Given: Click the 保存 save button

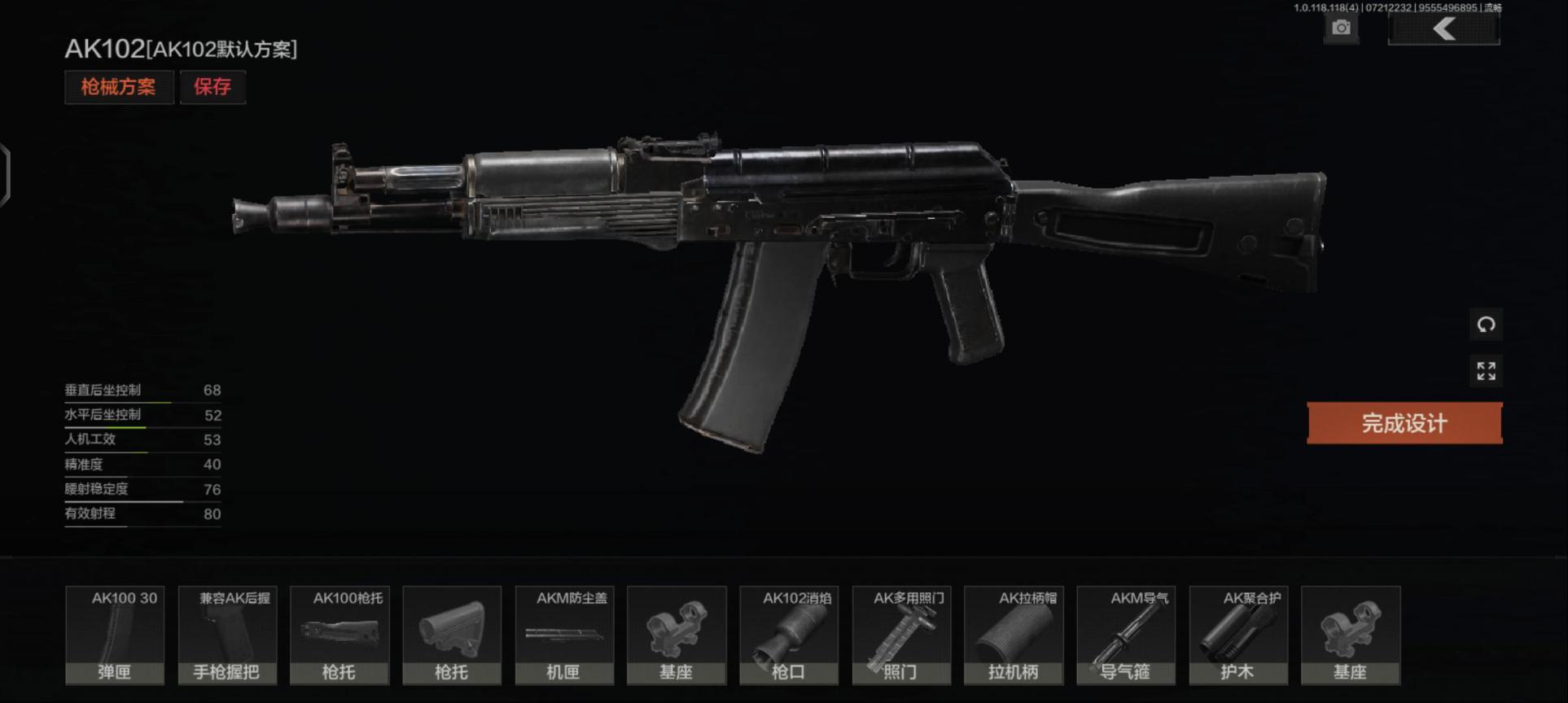Looking at the screenshot, I should tap(212, 87).
